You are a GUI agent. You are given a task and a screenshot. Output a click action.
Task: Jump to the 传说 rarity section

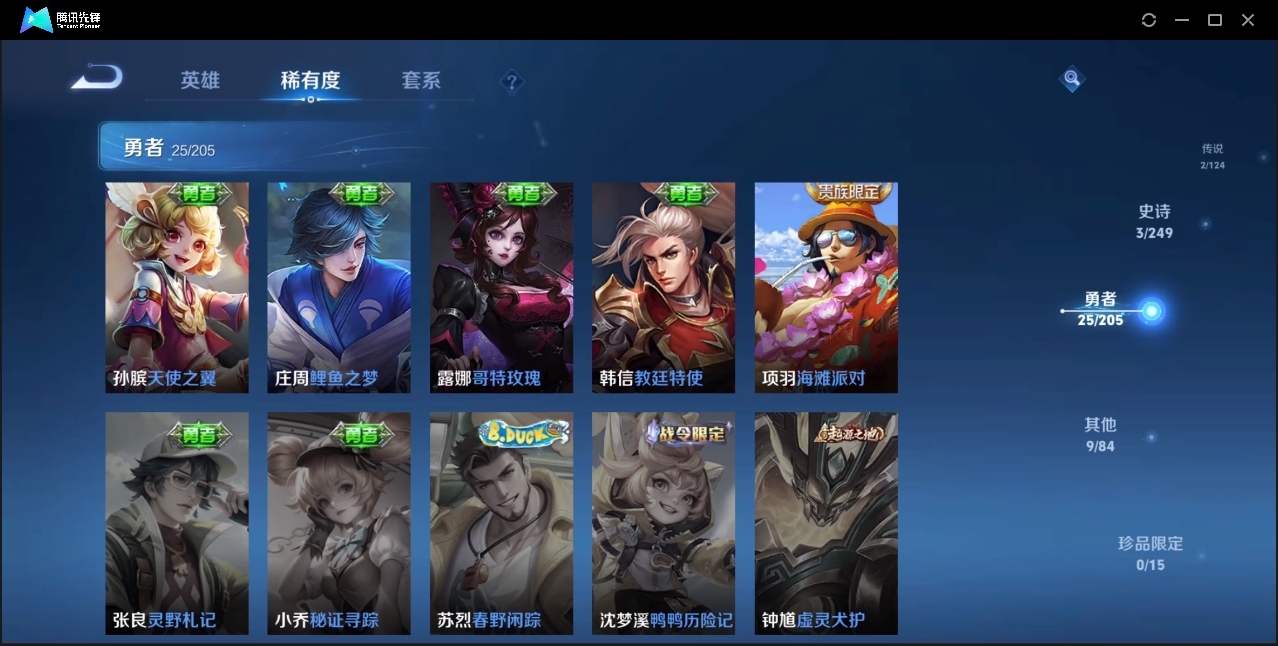click(1212, 156)
